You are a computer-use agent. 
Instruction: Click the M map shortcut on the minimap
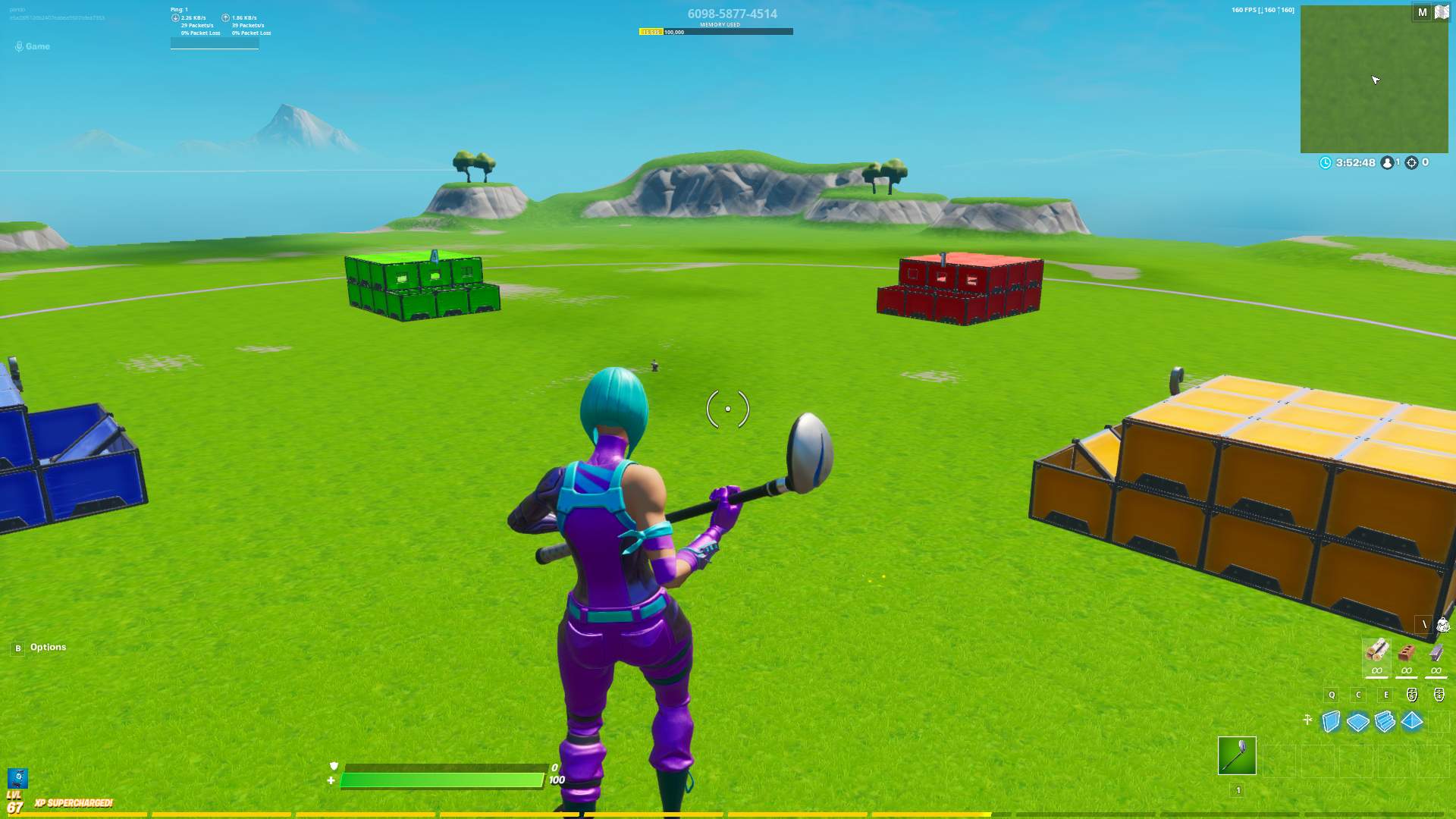pos(1423,11)
